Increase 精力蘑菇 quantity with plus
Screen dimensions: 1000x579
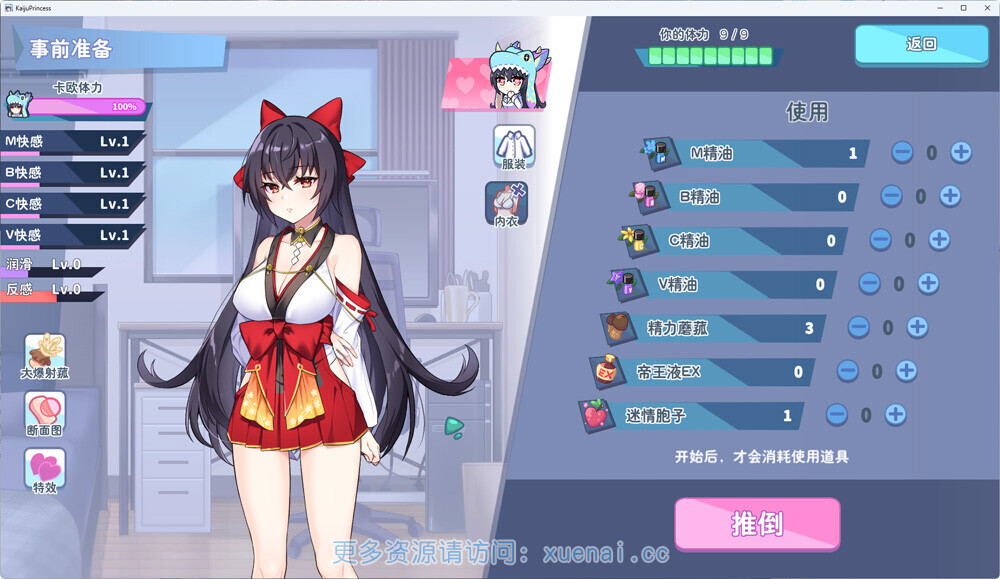coord(917,327)
